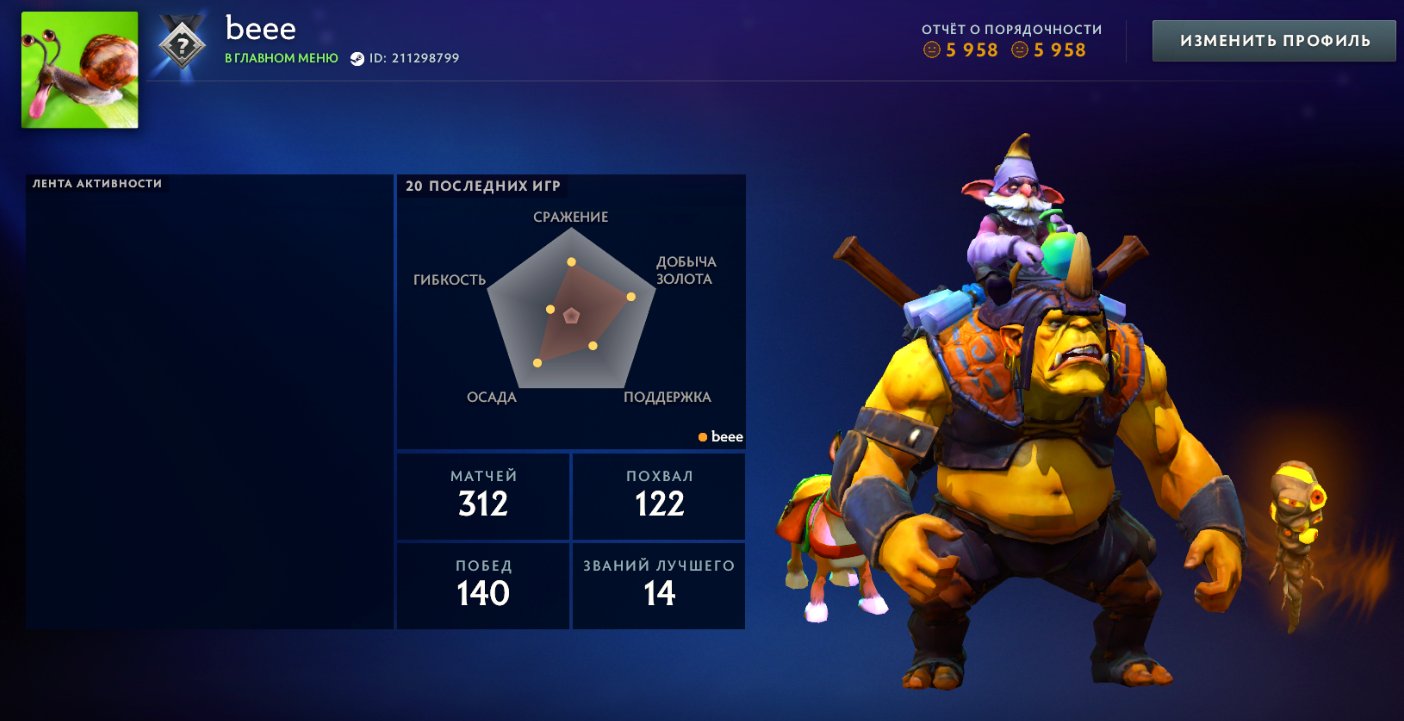
Task: Click the orange beee legend dot under the chart
Action: tap(702, 436)
